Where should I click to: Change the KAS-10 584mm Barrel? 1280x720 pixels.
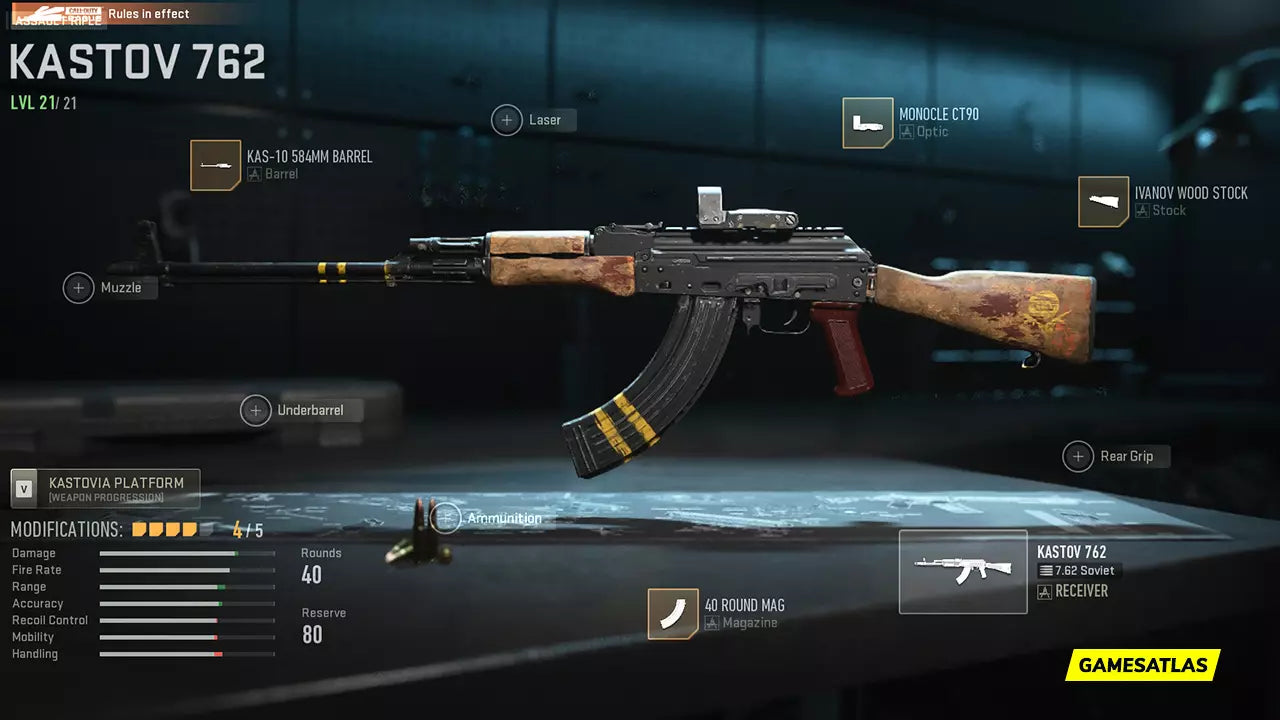point(216,165)
